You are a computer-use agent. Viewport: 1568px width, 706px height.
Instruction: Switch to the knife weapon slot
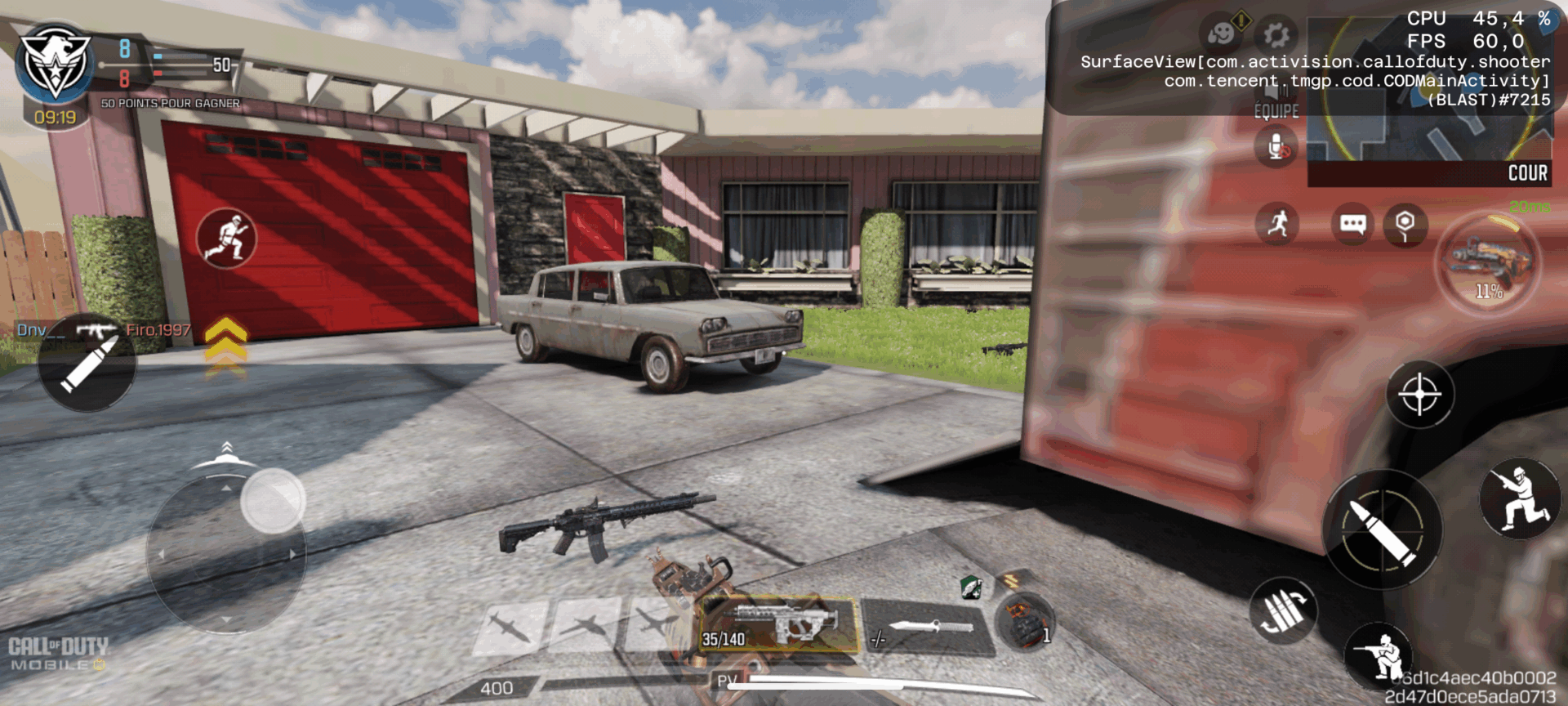click(928, 628)
